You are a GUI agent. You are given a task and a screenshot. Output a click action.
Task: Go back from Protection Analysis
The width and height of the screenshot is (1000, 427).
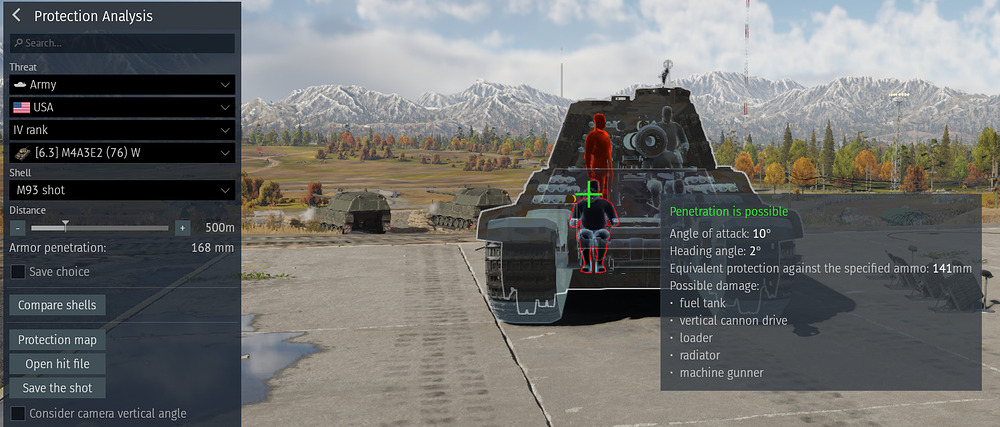[x=17, y=16]
